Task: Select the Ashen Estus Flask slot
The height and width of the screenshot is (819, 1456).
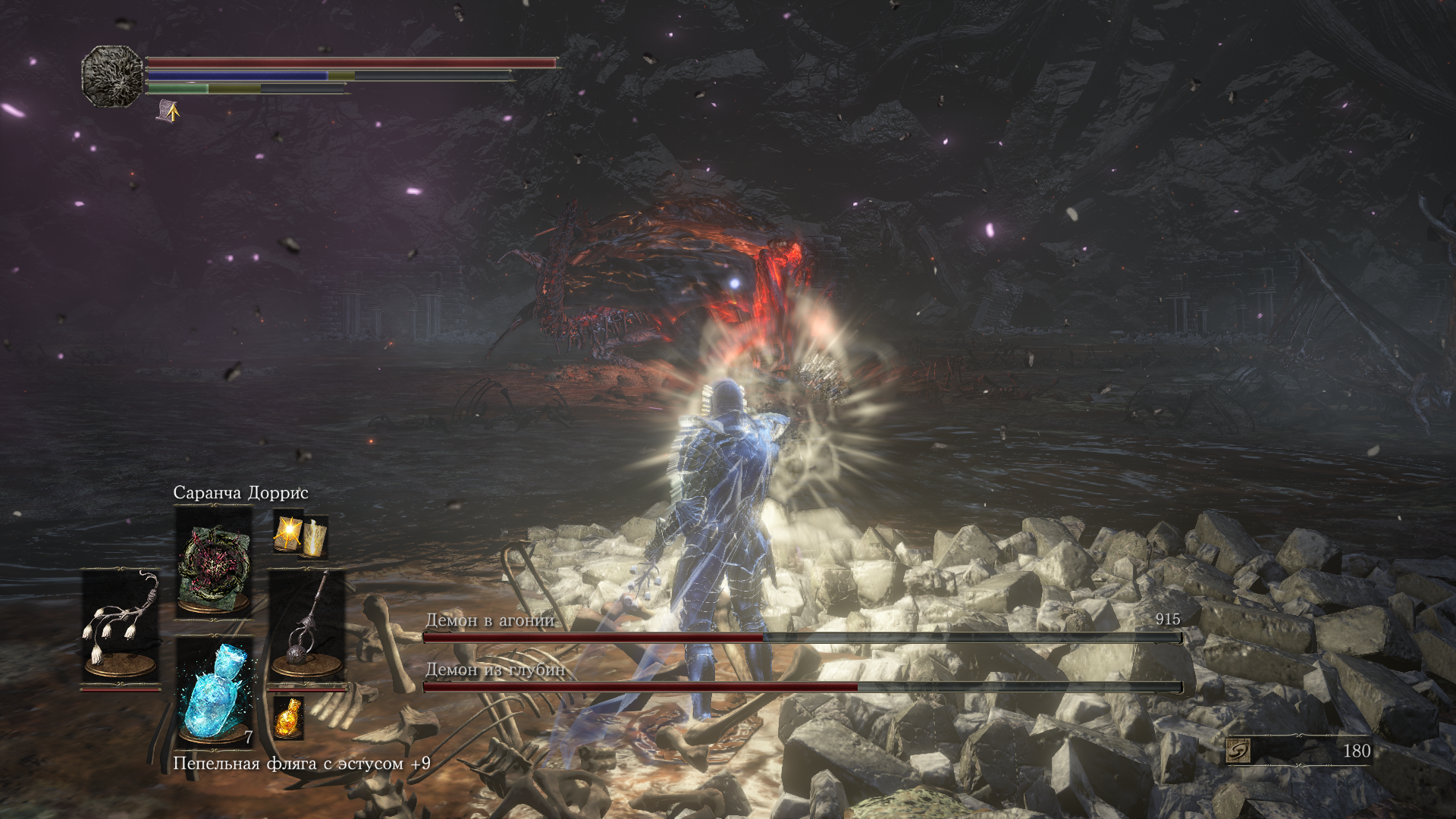Action: pyautogui.click(x=215, y=692)
